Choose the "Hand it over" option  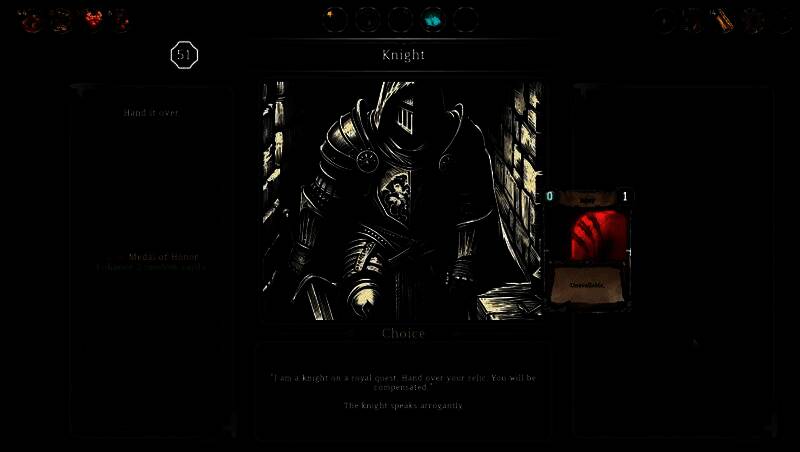(x=151, y=113)
